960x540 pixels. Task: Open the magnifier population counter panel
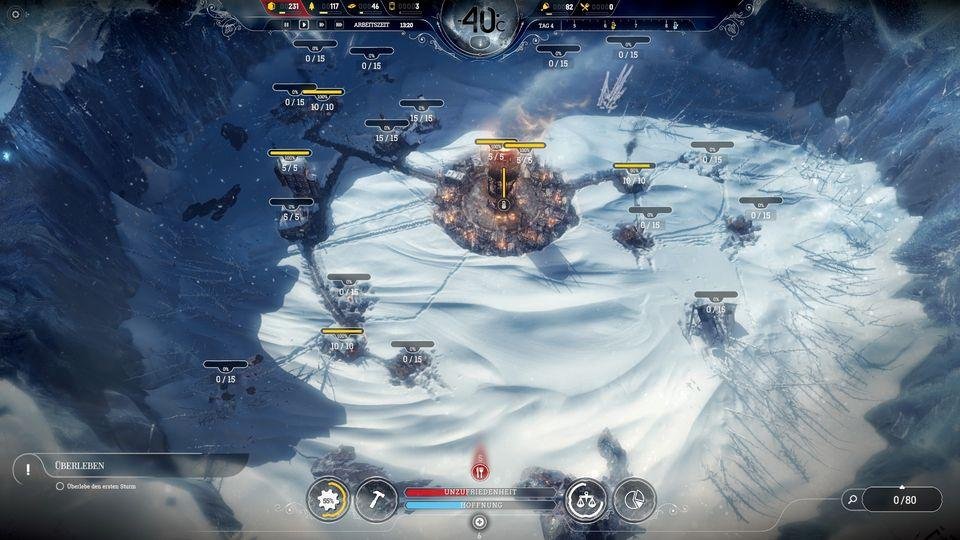(x=892, y=499)
